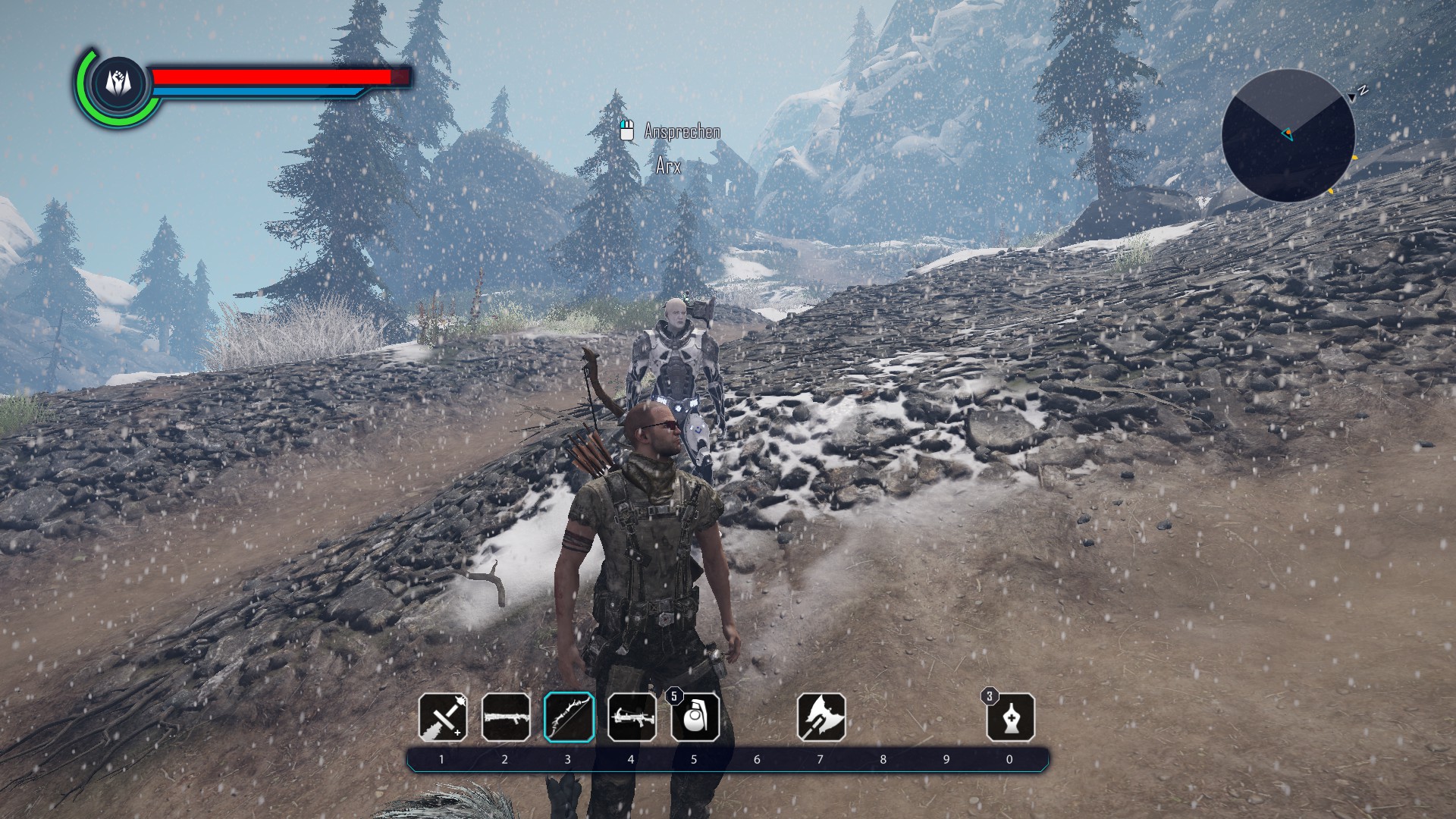The width and height of the screenshot is (1456, 819).
Task: Use the healing potion slot
Action: (1010, 717)
